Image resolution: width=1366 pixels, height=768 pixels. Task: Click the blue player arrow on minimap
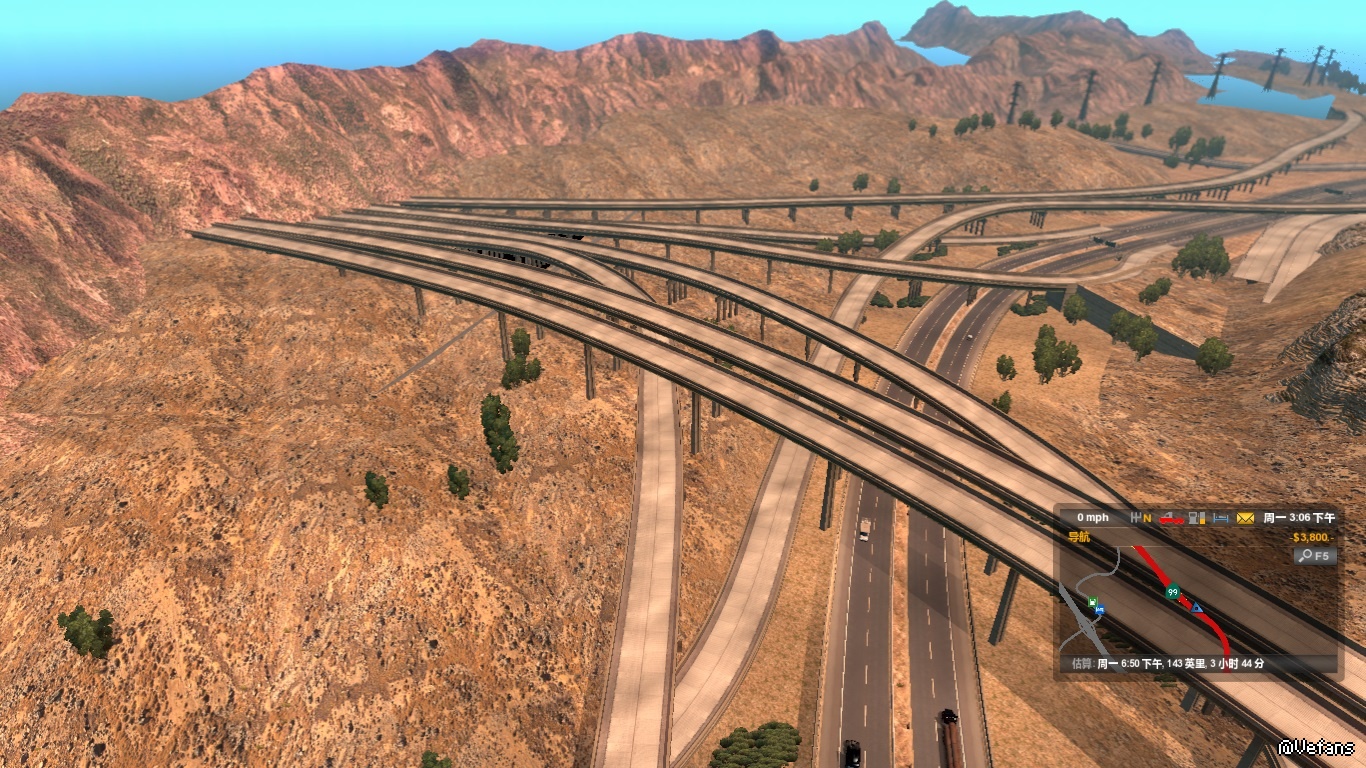pyautogui.click(x=1197, y=607)
